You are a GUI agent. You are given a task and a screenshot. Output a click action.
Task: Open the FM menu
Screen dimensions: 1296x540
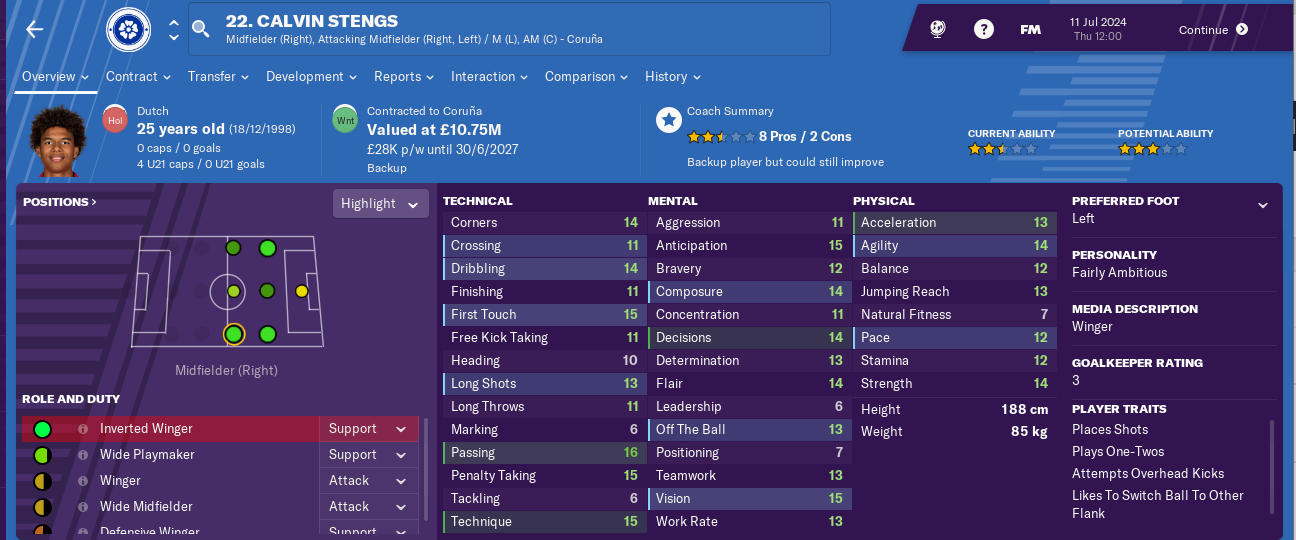tap(1030, 30)
